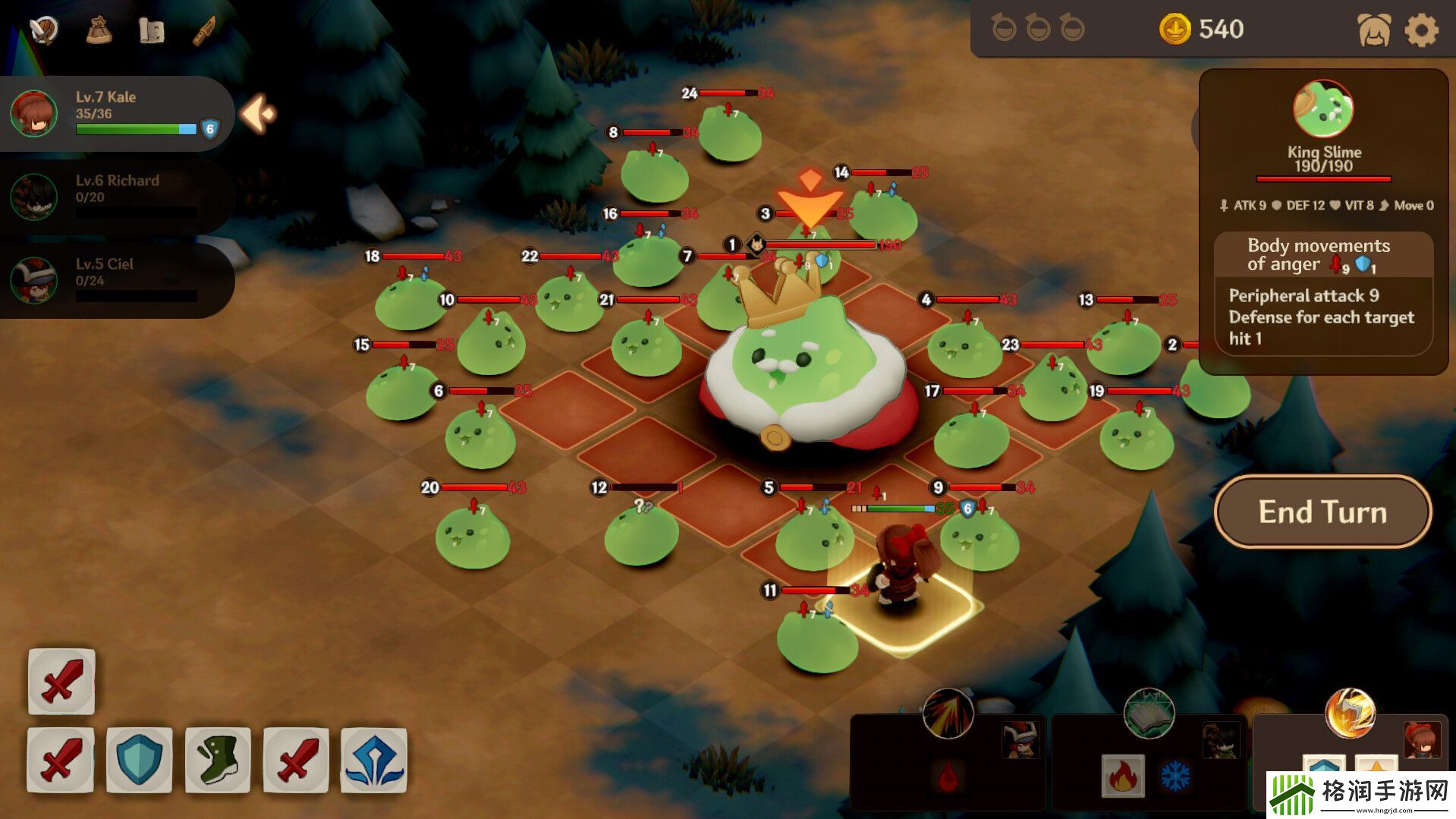Screen dimensions: 1456x819
Task: Select the blue emblem die
Action: [x=374, y=759]
